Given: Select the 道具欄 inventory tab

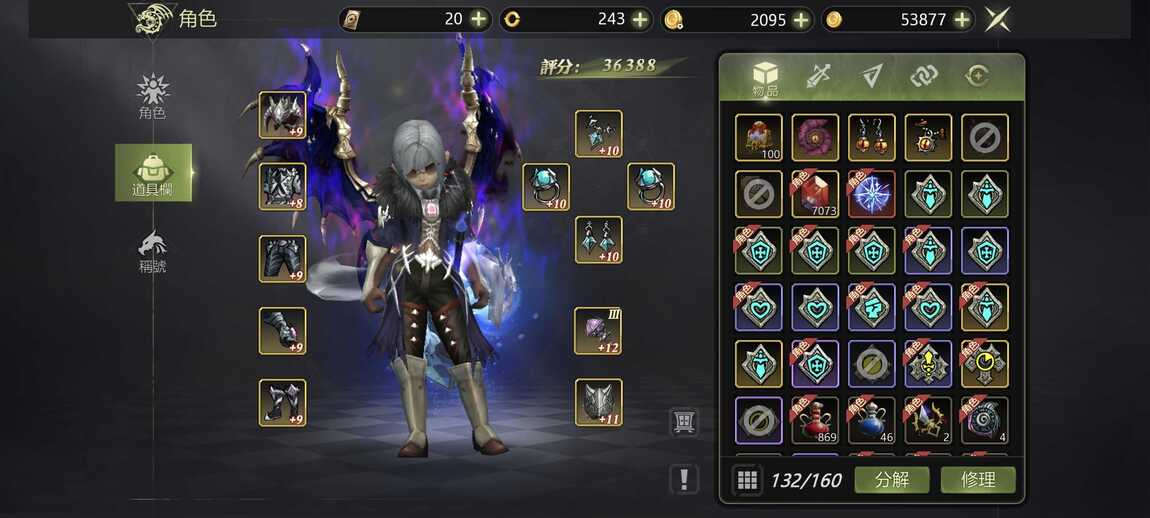Looking at the screenshot, I should [153, 172].
